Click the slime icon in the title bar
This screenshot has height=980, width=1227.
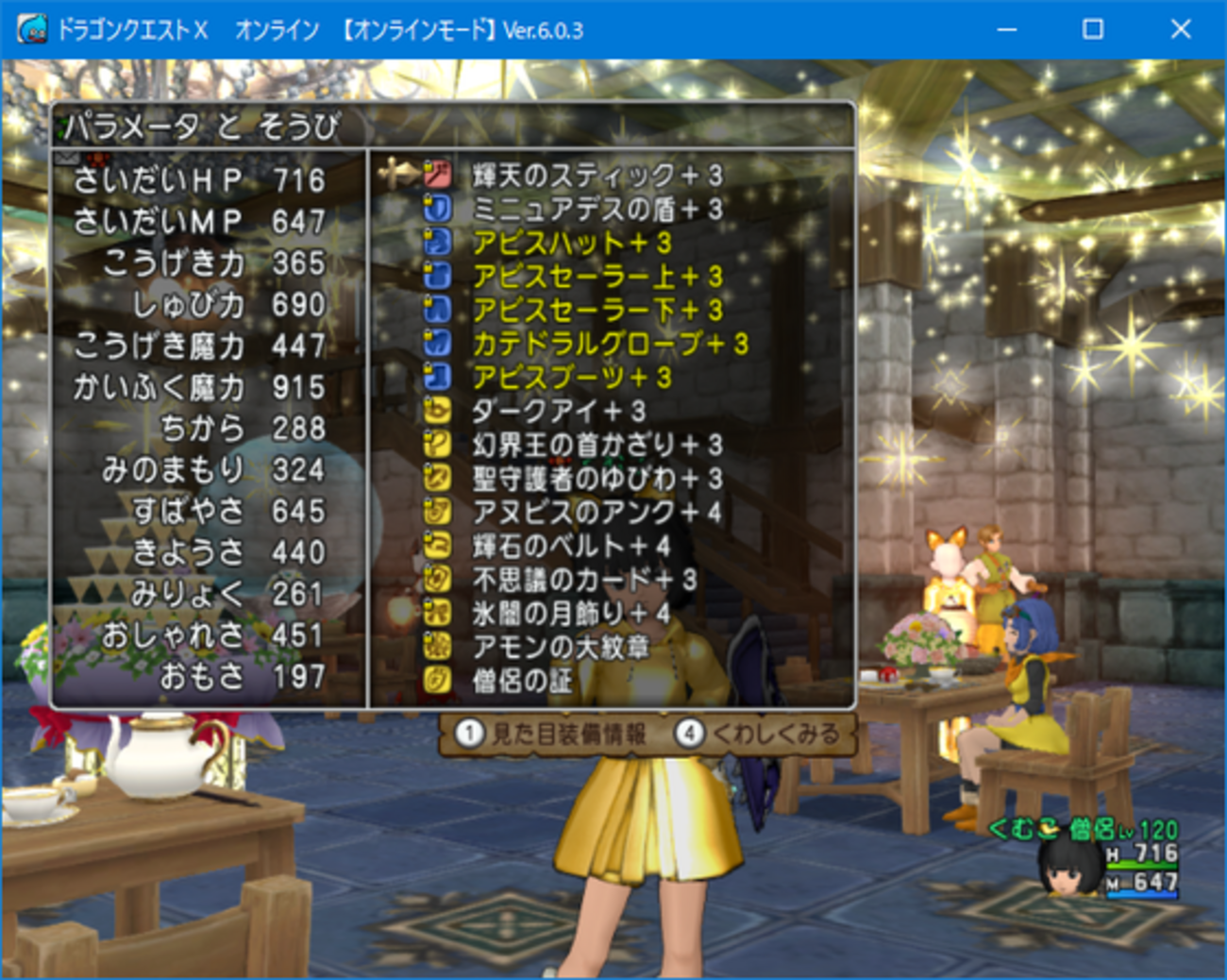(31, 28)
